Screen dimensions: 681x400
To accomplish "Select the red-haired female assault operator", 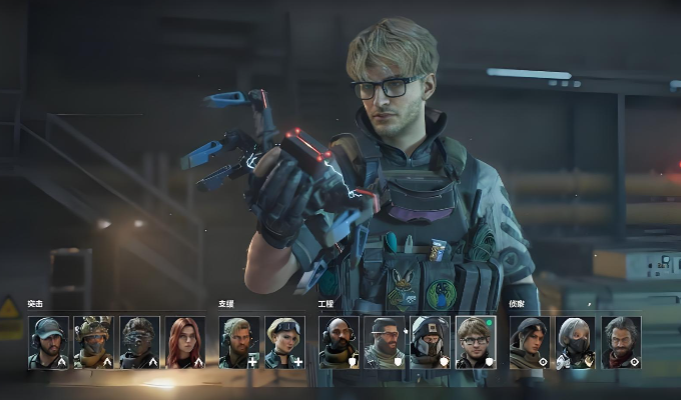I will [185, 343].
